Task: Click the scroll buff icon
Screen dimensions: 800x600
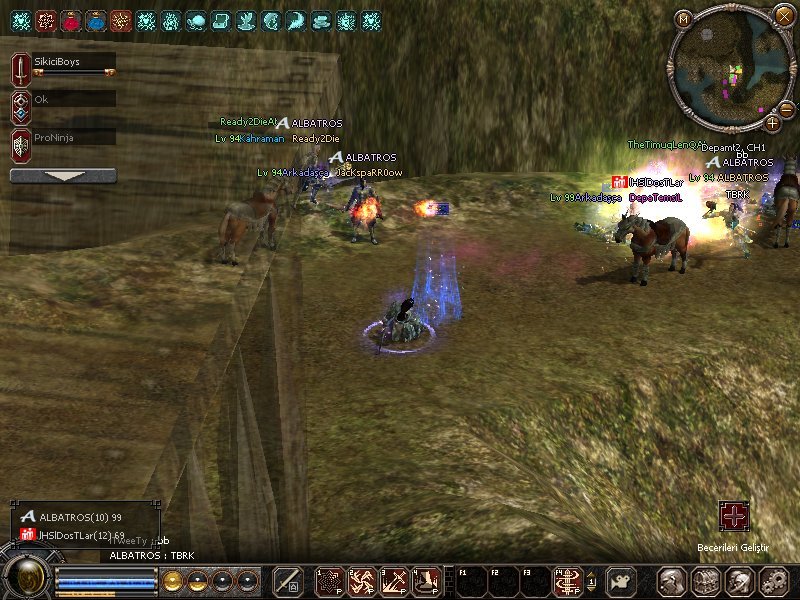Action: 221,20
